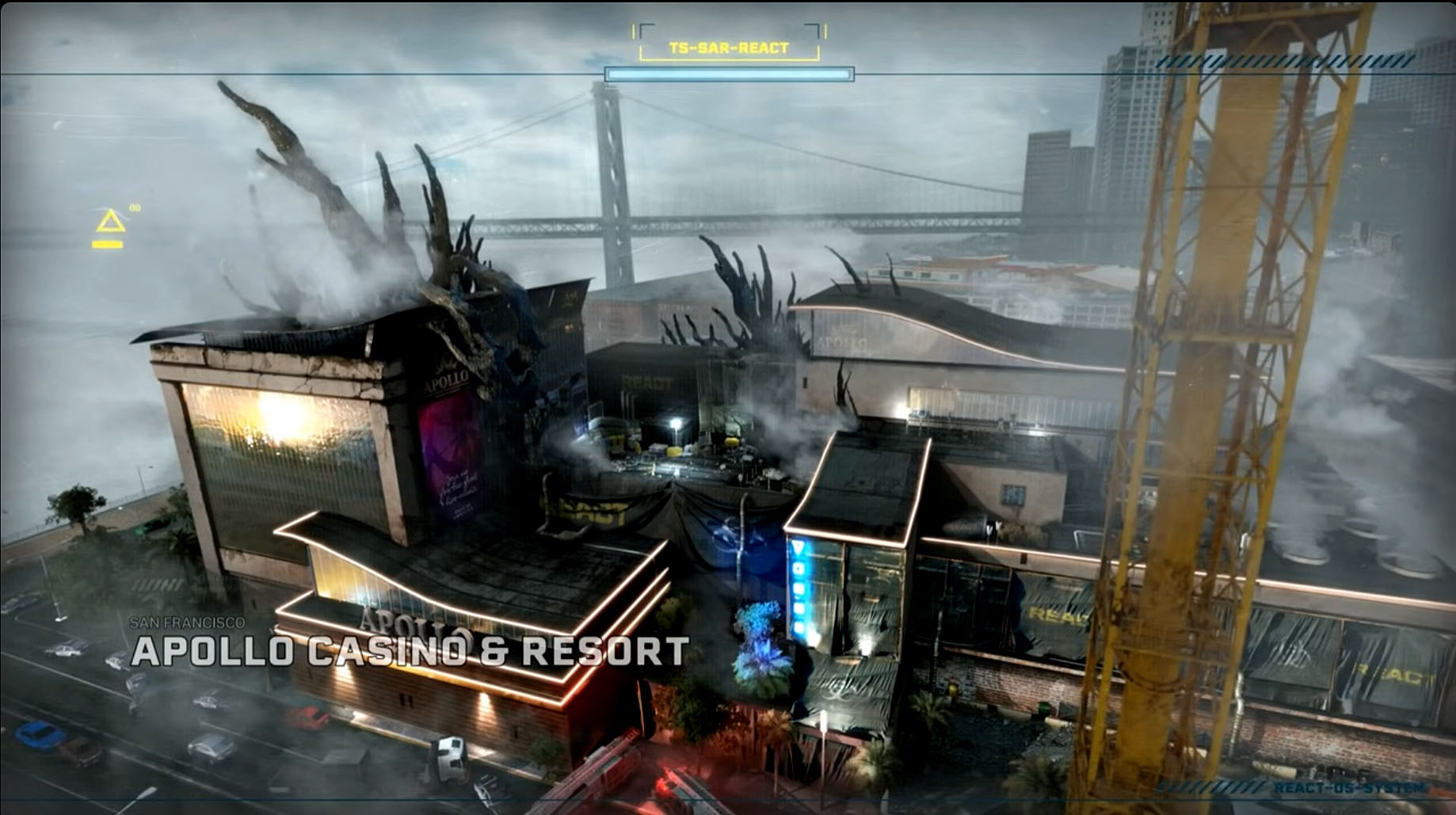
Task: Click the TS-SAR-REACT mission designation label
Action: [x=728, y=46]
